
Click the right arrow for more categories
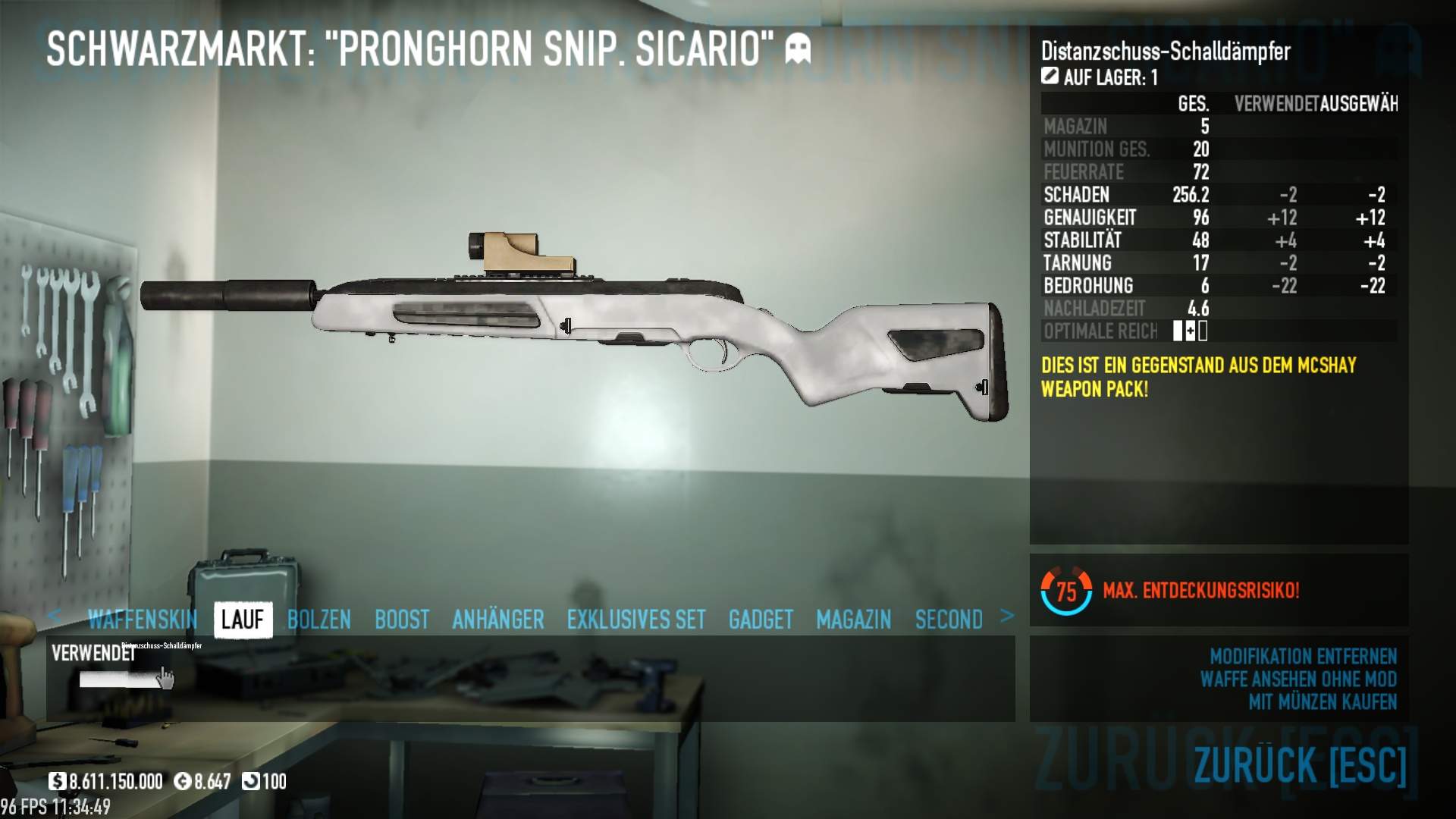tap(1007, 616)
